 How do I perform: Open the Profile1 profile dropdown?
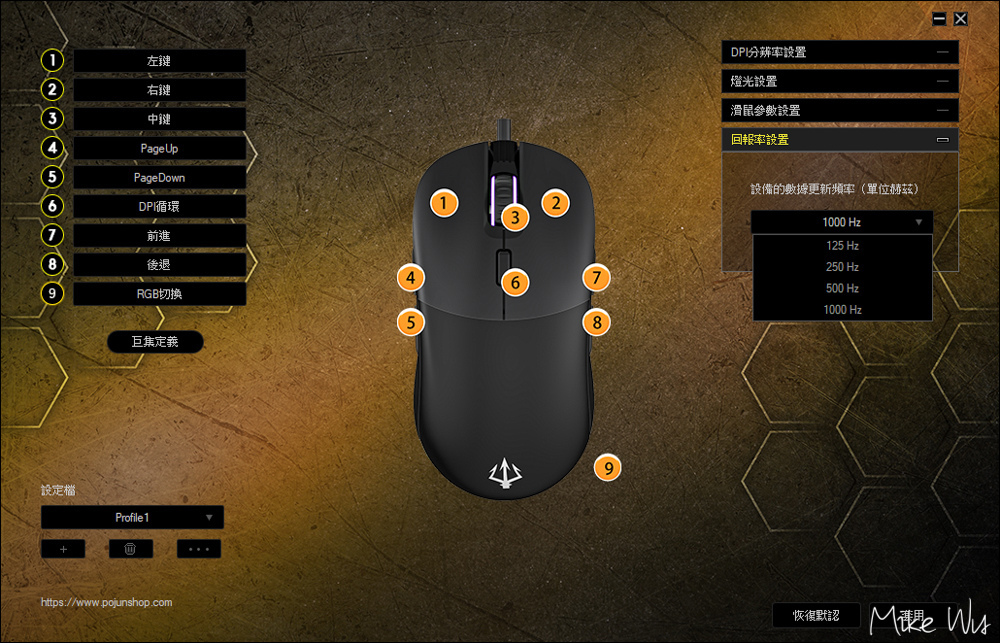coord(132,517)
